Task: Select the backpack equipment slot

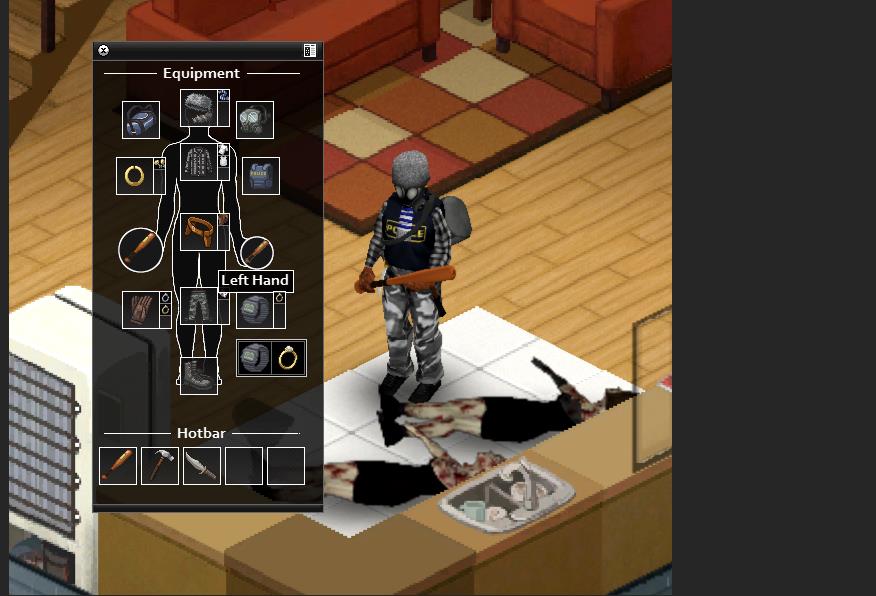Action: point(141,120)
